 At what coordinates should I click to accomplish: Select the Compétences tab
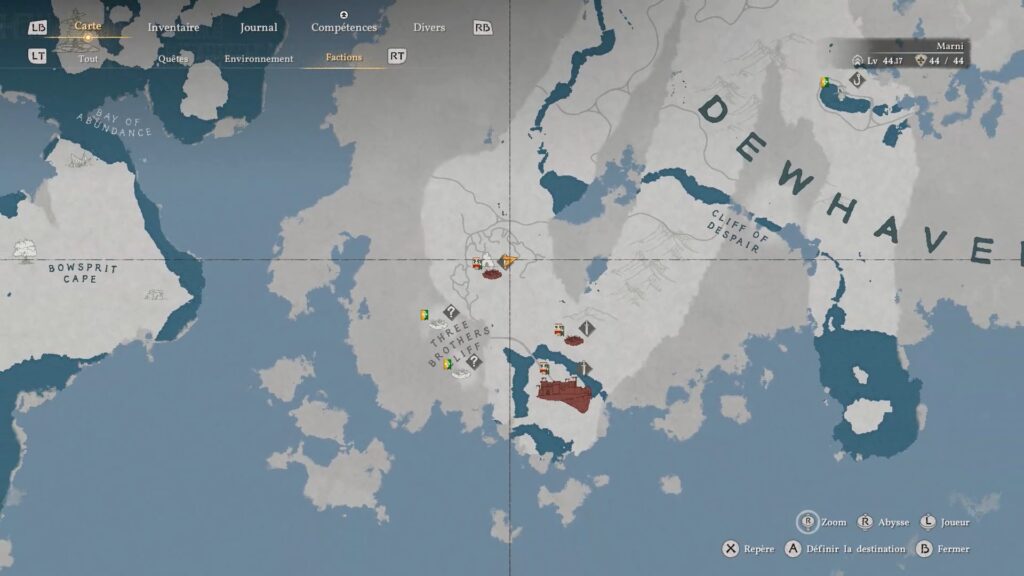(x=344, y=27)
